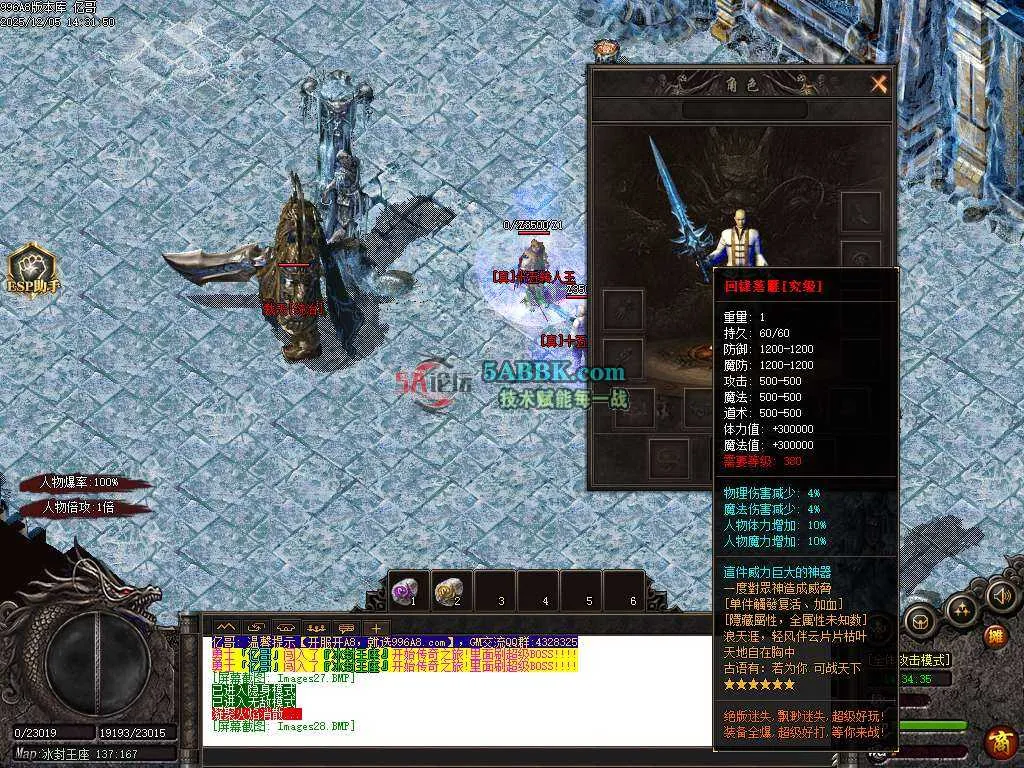Use the purple scroll in hotbar slot 1

407,591
